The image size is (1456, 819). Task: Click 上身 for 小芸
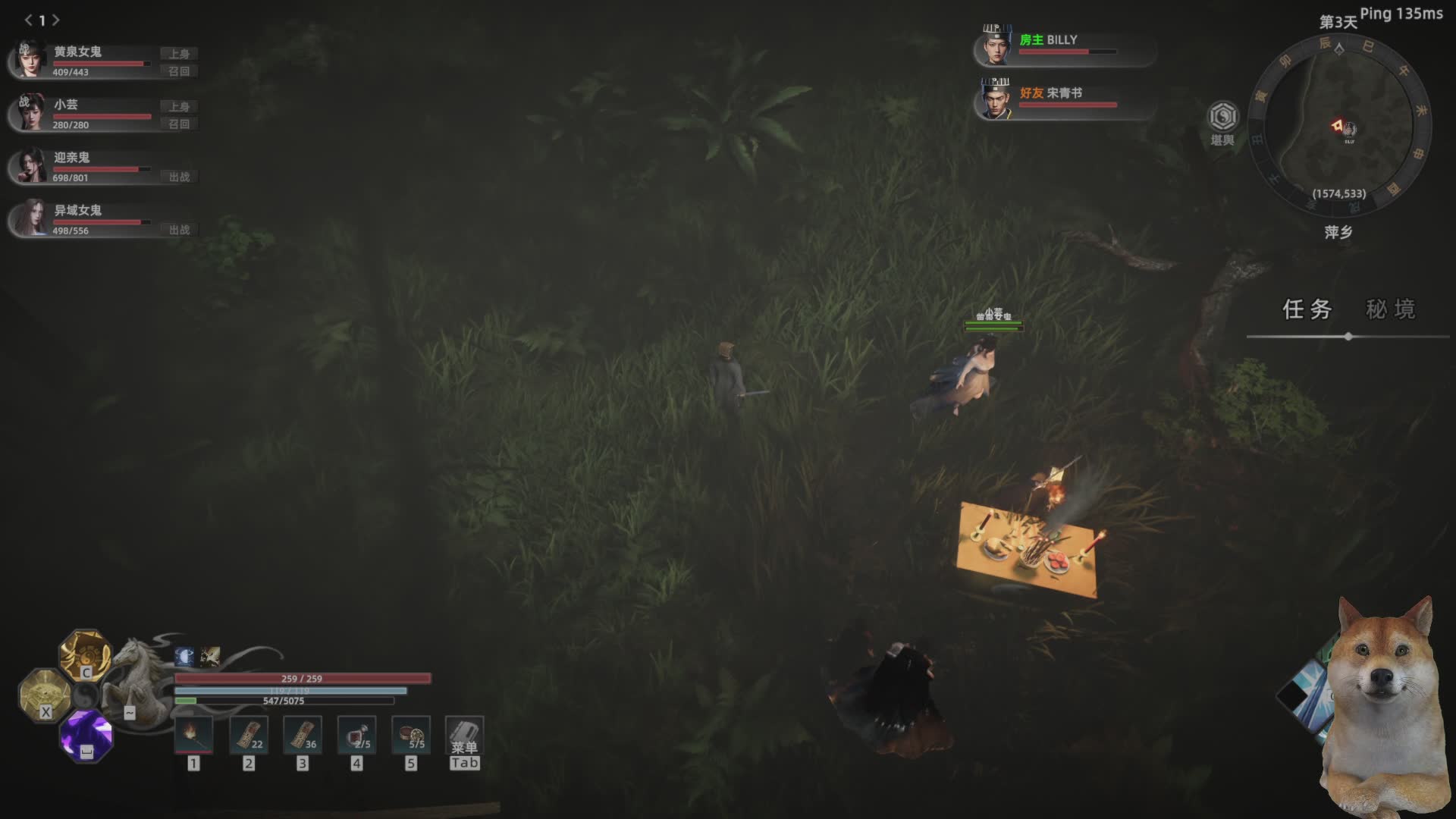179,107
